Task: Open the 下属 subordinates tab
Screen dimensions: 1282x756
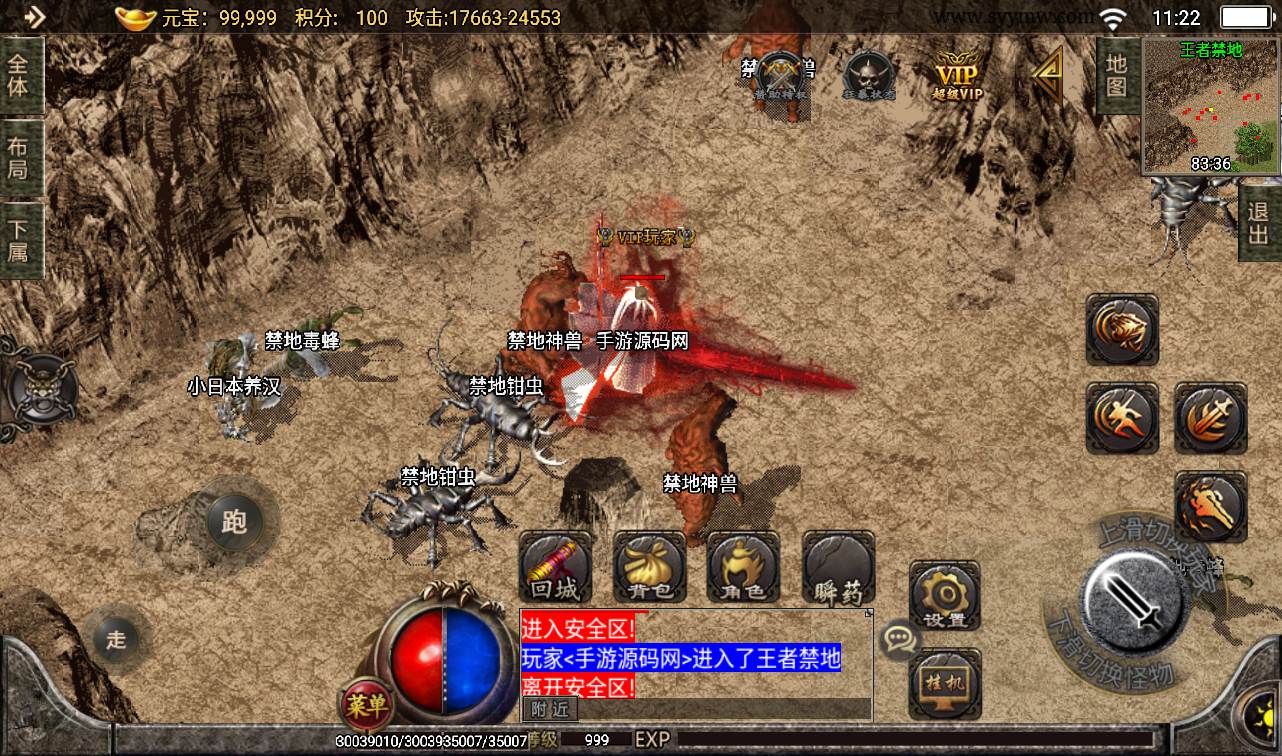Action: click(x=20, y=239)
